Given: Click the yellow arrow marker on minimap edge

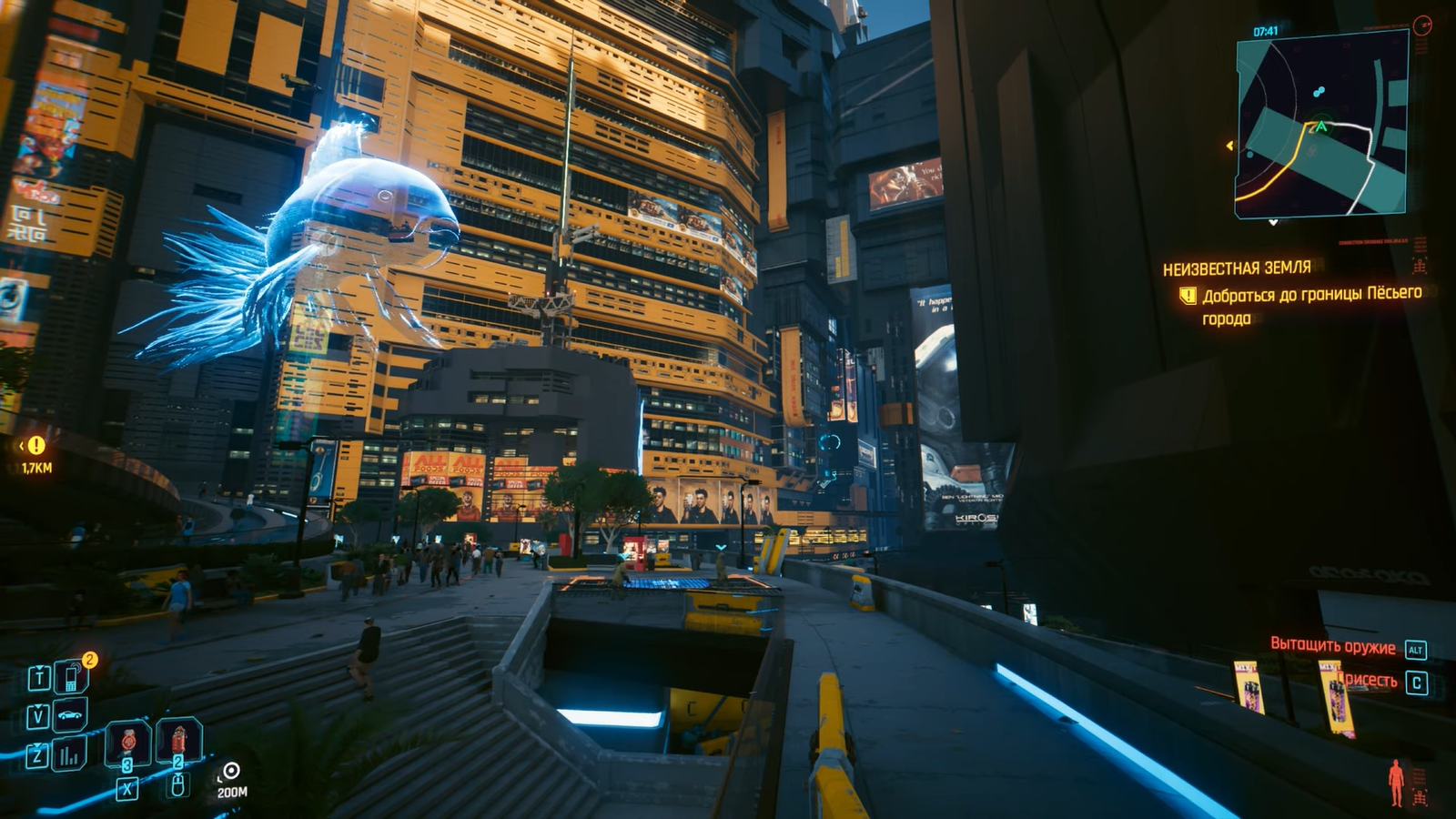Looking at the screenshot, I should (x=1230, y=146).
